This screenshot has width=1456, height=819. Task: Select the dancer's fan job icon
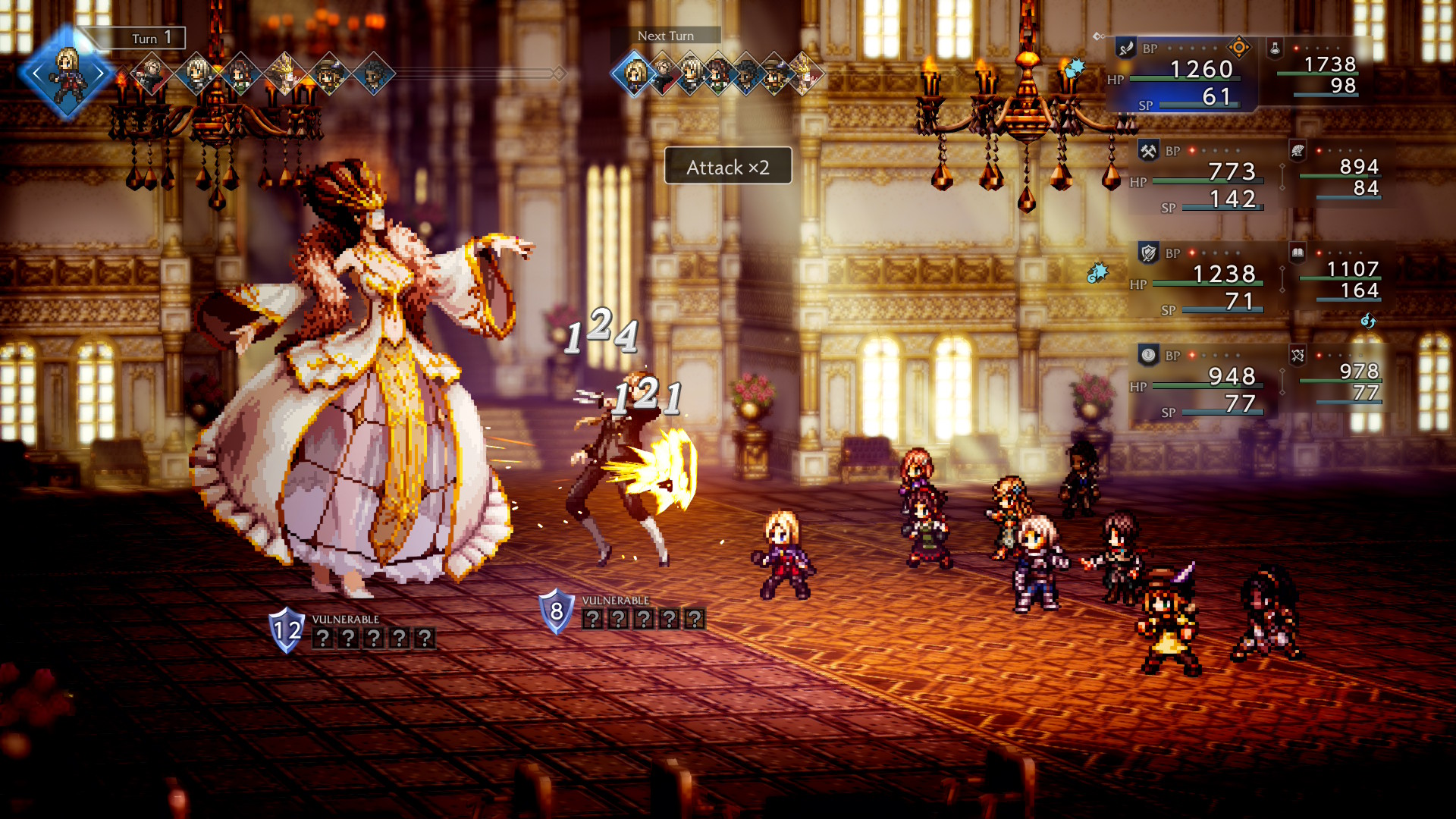tap(1298, 151)
